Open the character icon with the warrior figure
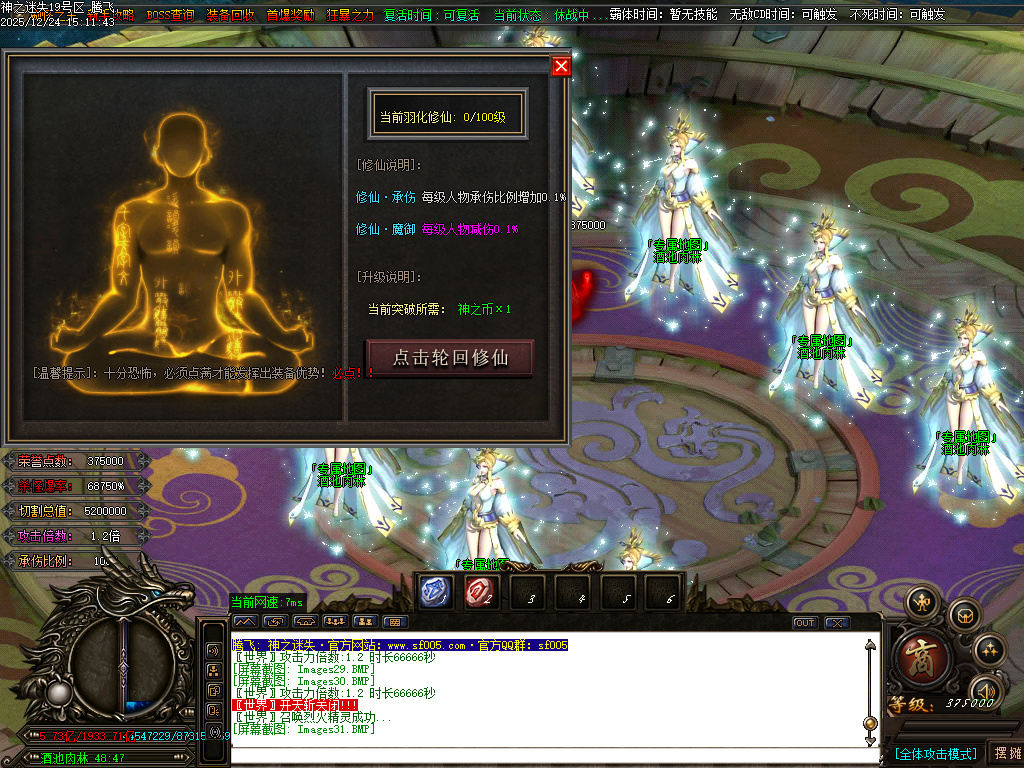 (x=921, y=602)
